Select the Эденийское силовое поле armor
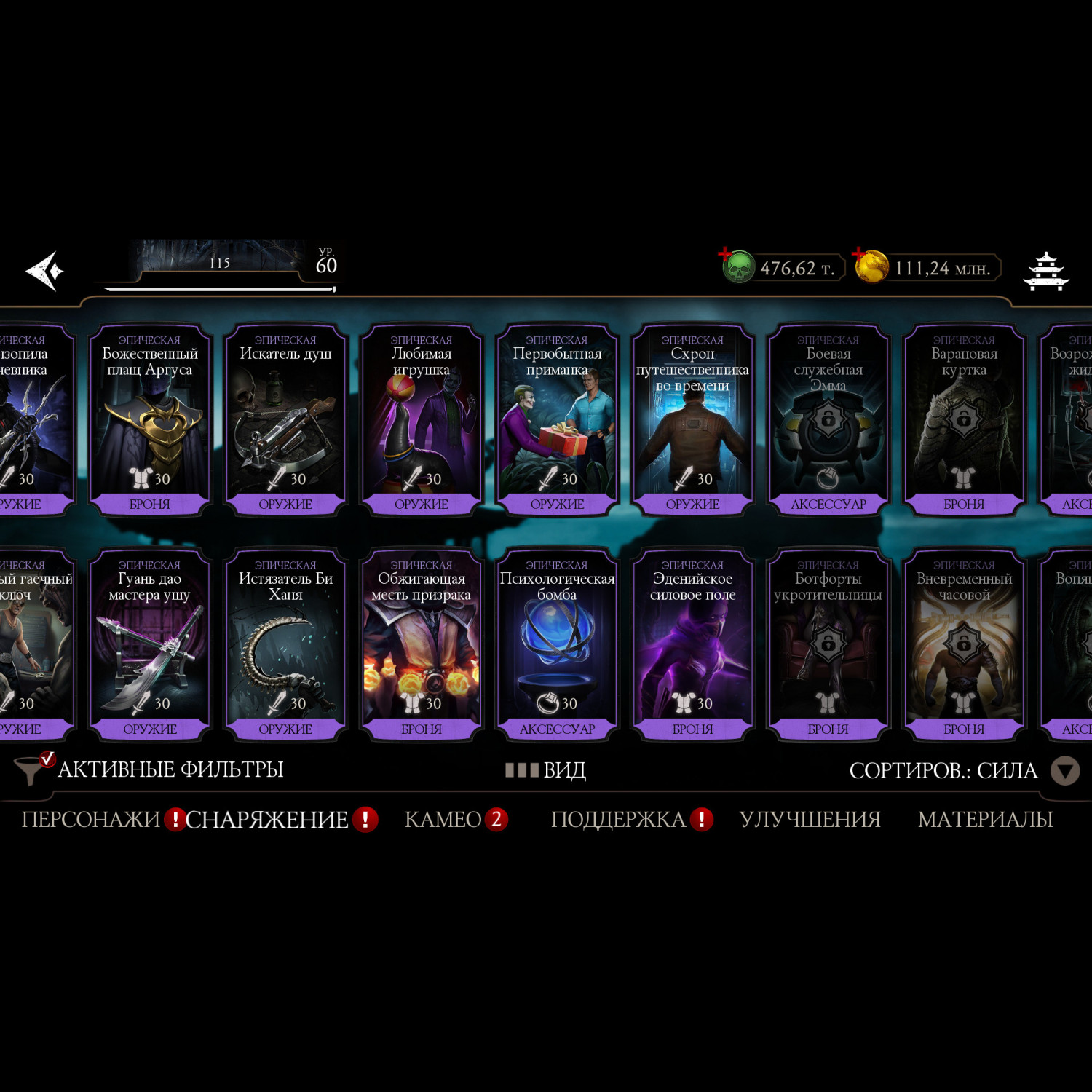The height and width of the screenshot is (1092, 1092). click(692, 645)
